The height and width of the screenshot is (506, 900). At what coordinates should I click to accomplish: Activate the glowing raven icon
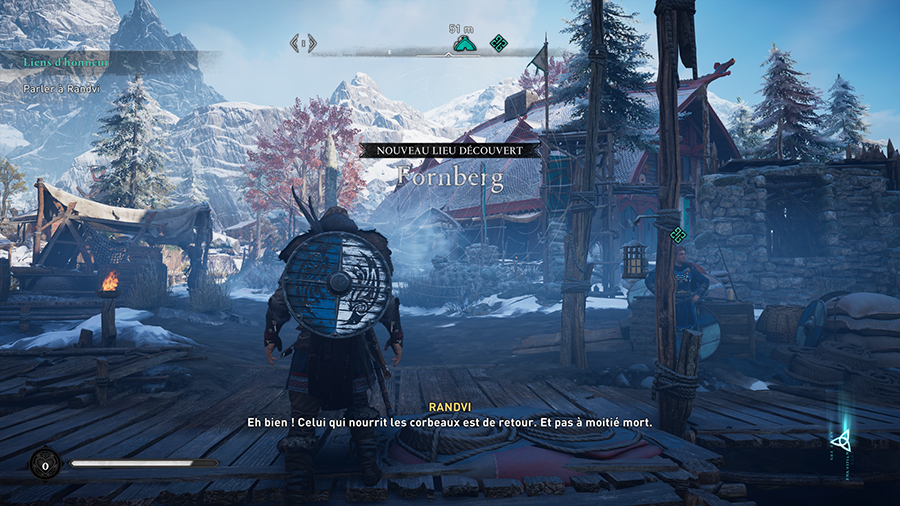[841, 438]
